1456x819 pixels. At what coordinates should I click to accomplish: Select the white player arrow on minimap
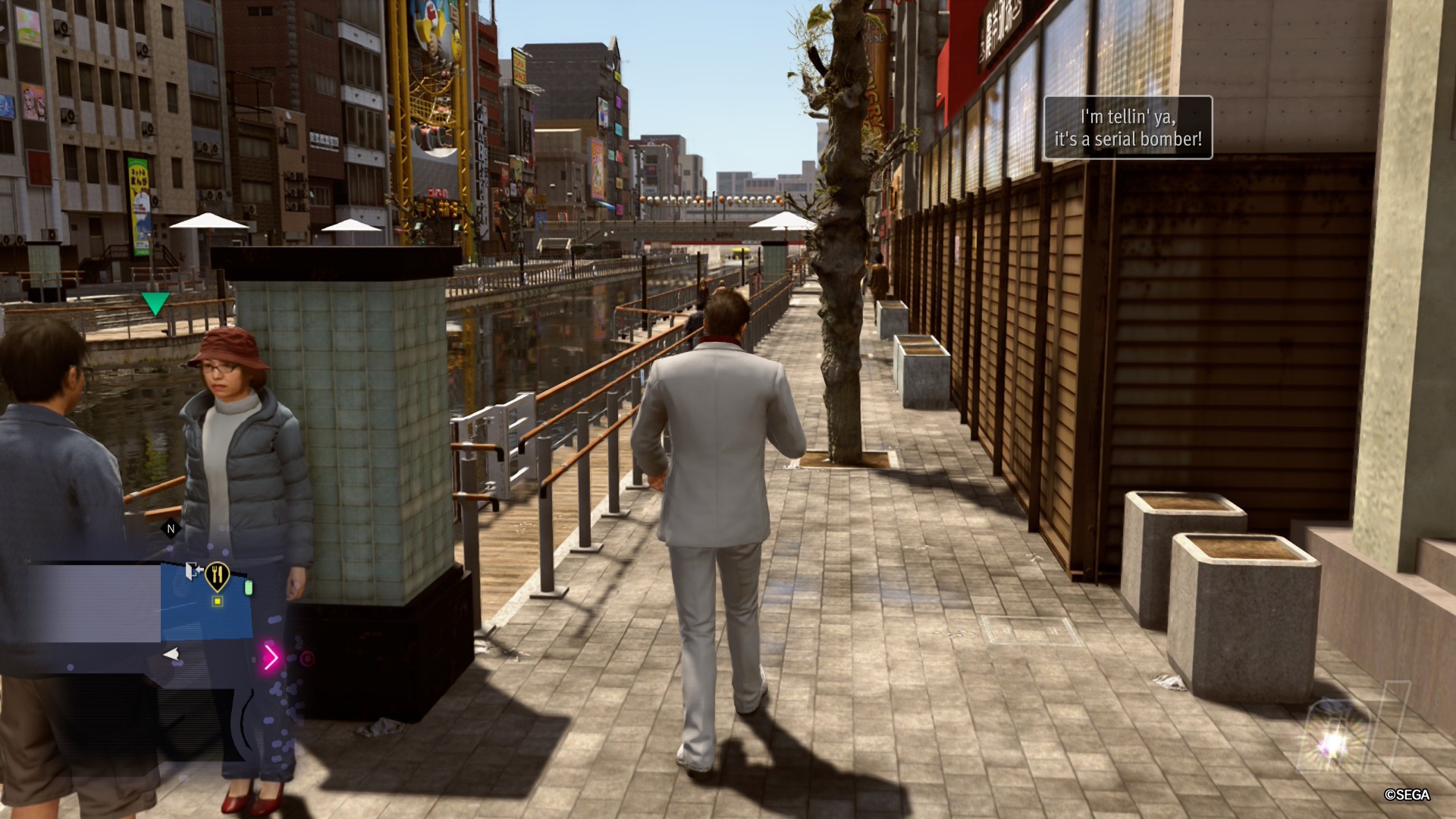point(171,654)
